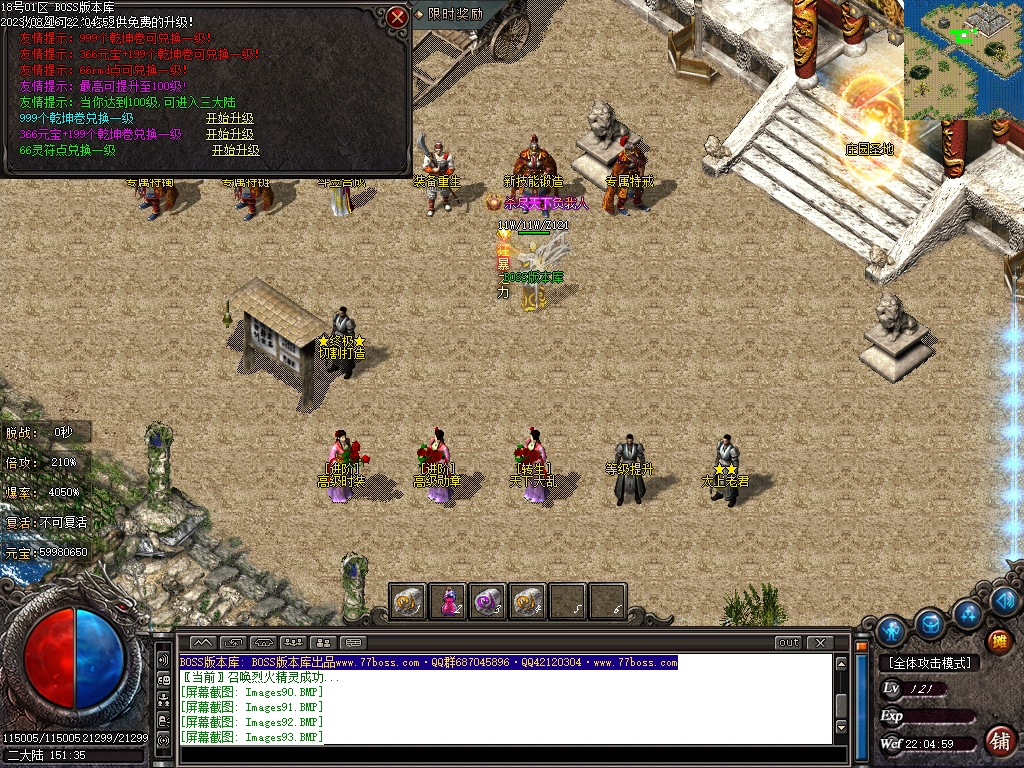Open the character status warrior icon
1024x768 pixels.
pyautogui.click(x=891, y=630)
